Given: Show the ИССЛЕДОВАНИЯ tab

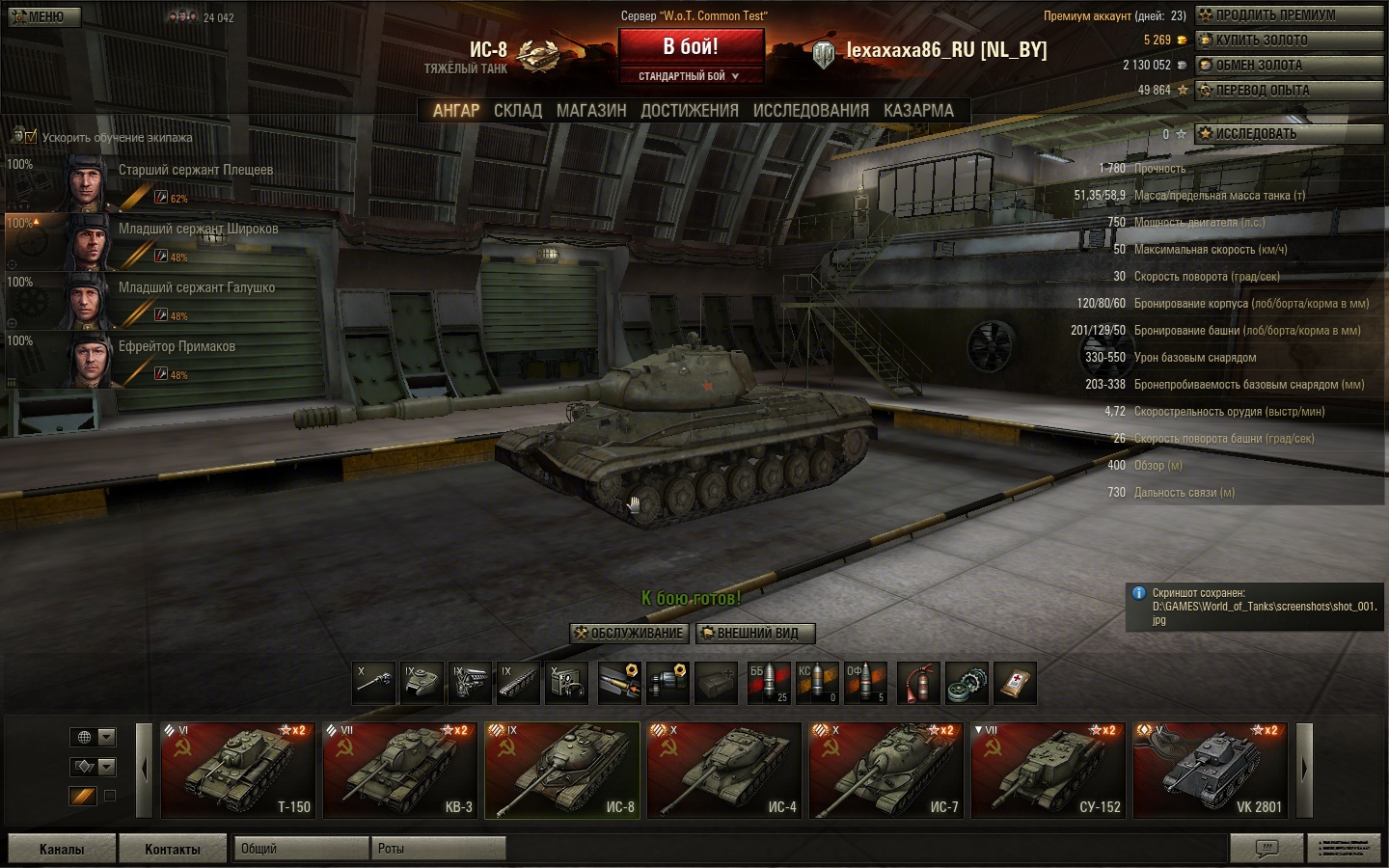Looking at the screenshot, I should [x=810, y=111].
